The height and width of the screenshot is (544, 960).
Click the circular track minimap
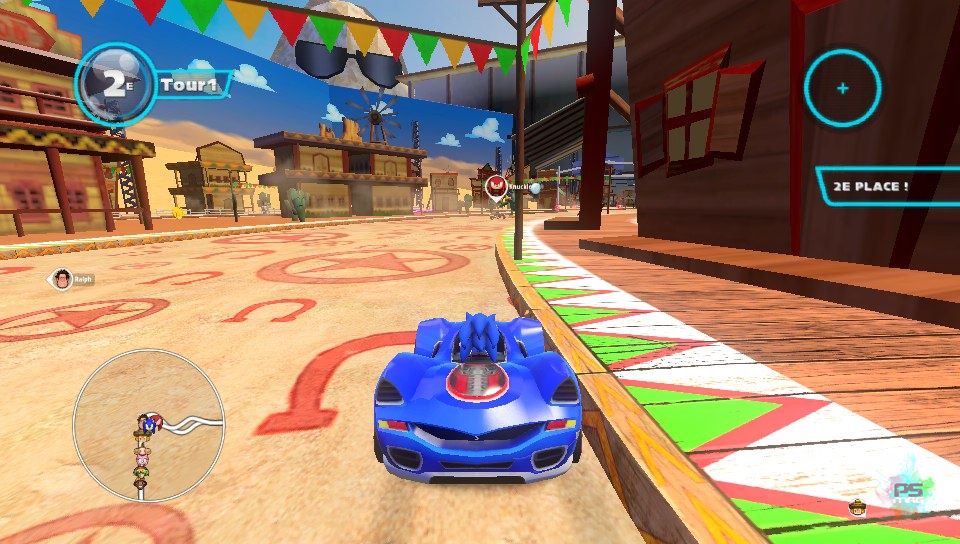click(x=149, y=424)
